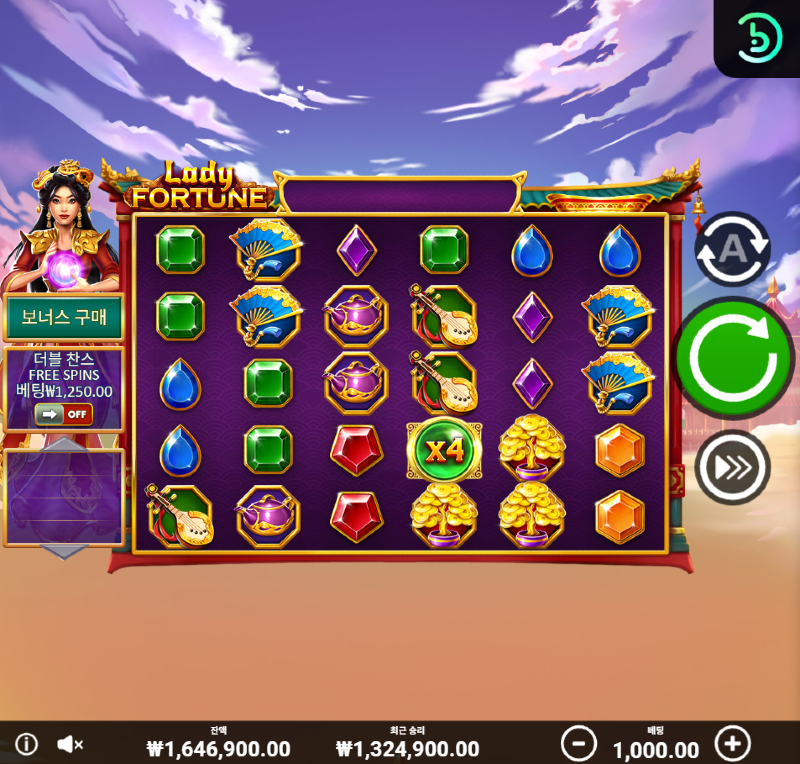Spin the reels with the green button
Image resolution: width=800 pixels, height=764 pixels.
point(733,357)
